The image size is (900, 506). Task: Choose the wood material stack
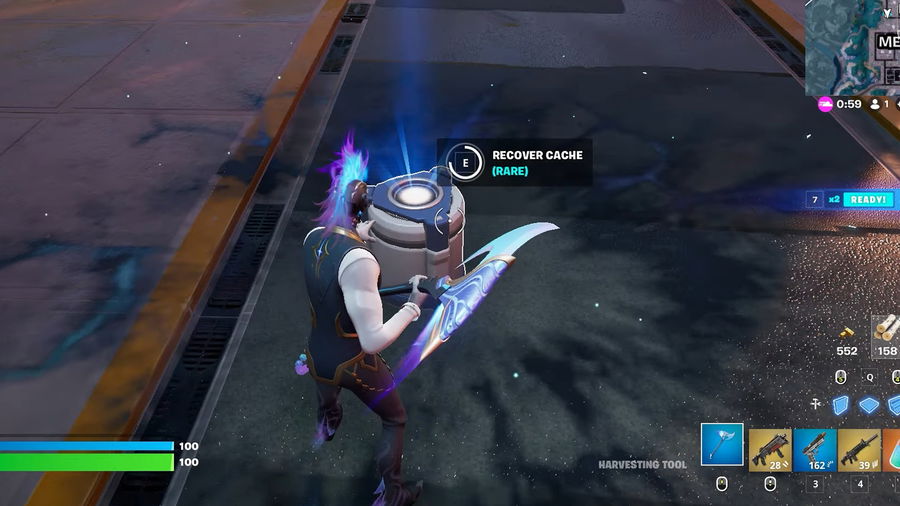point(886,330)
